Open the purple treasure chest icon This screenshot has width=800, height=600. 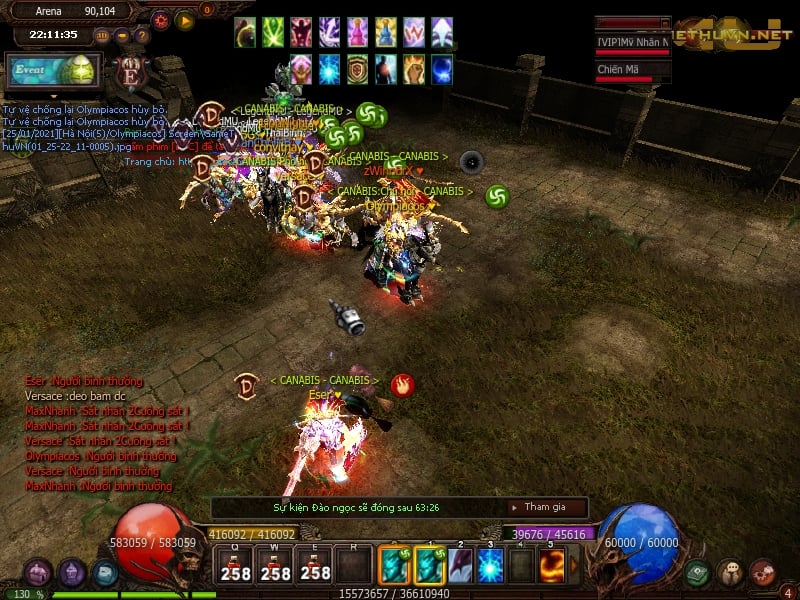[x=38, y=573]
